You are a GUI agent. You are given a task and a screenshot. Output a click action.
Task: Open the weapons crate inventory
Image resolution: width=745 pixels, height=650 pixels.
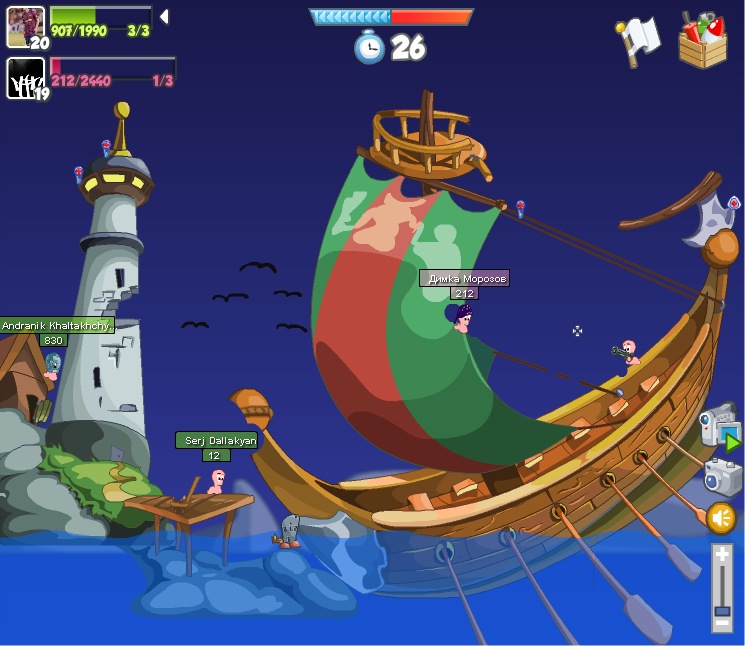click(702, 41)
